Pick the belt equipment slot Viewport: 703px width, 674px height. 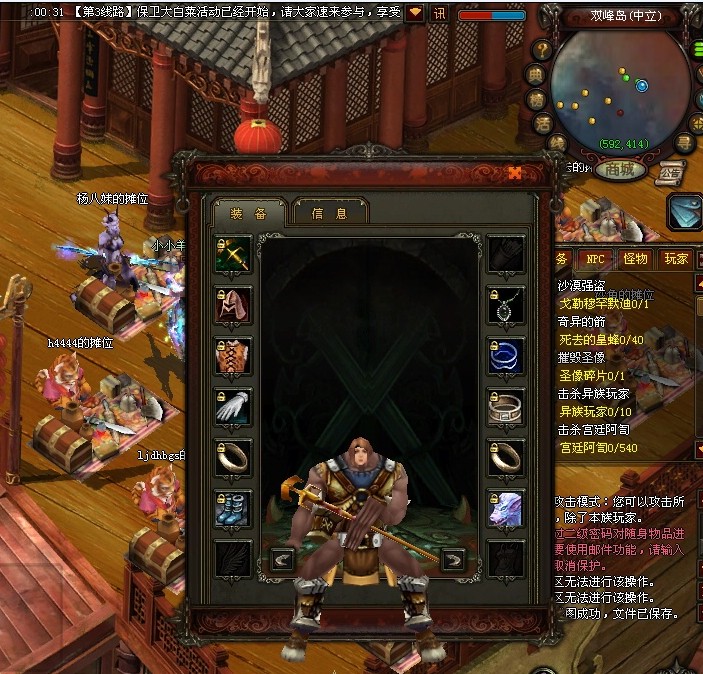point(506,407)
